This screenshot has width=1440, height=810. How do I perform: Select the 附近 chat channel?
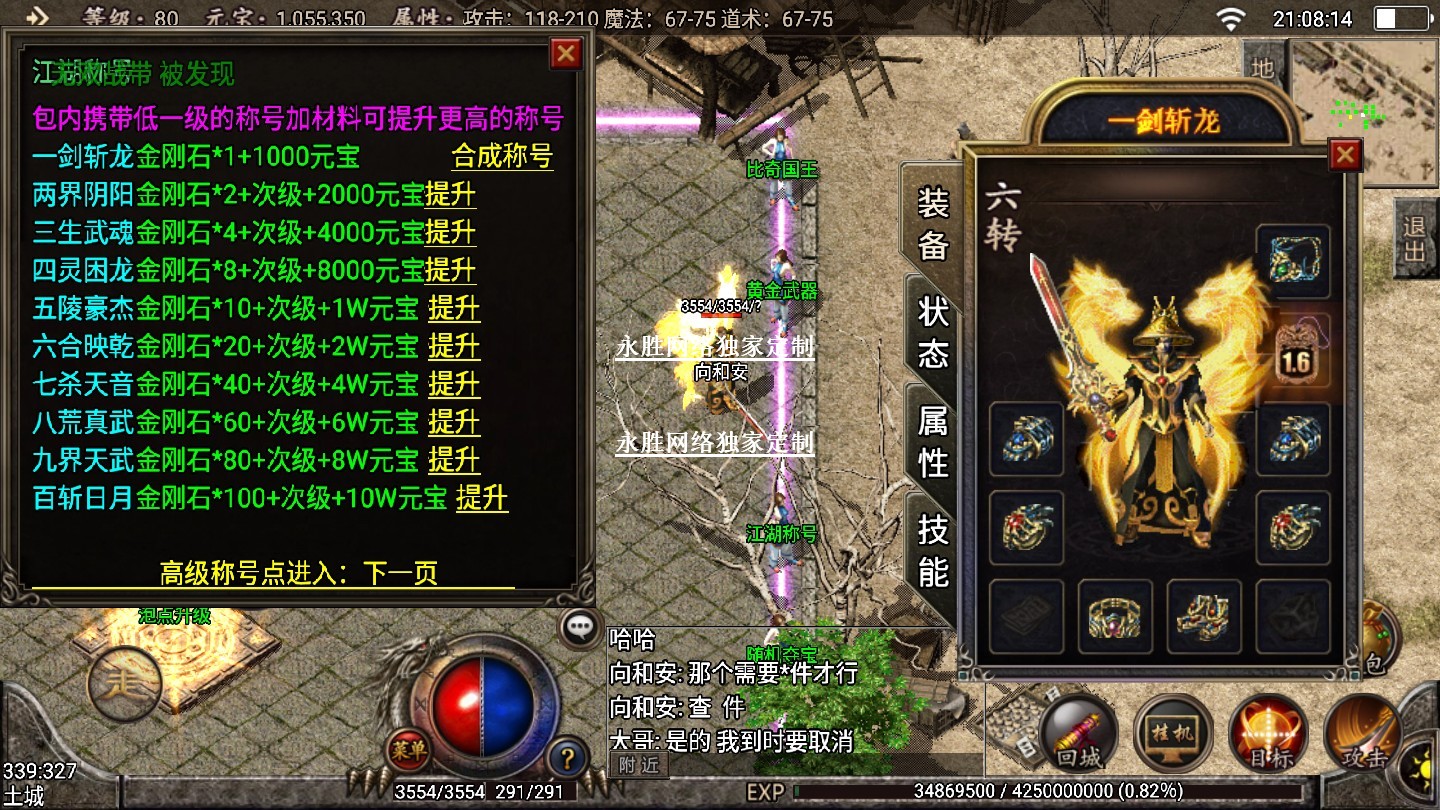638,765
